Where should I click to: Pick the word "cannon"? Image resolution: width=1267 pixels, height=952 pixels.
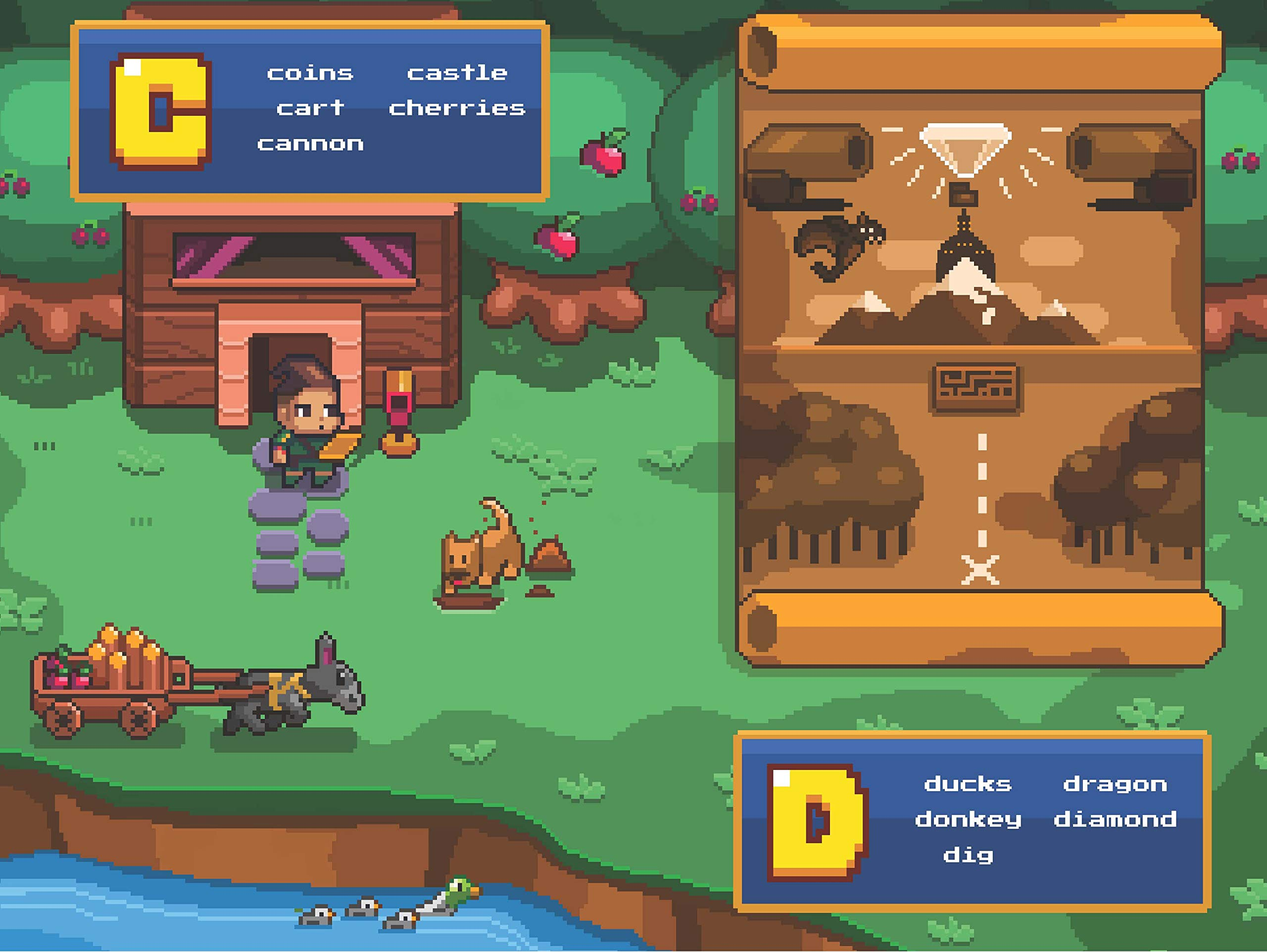click(310, 143)
